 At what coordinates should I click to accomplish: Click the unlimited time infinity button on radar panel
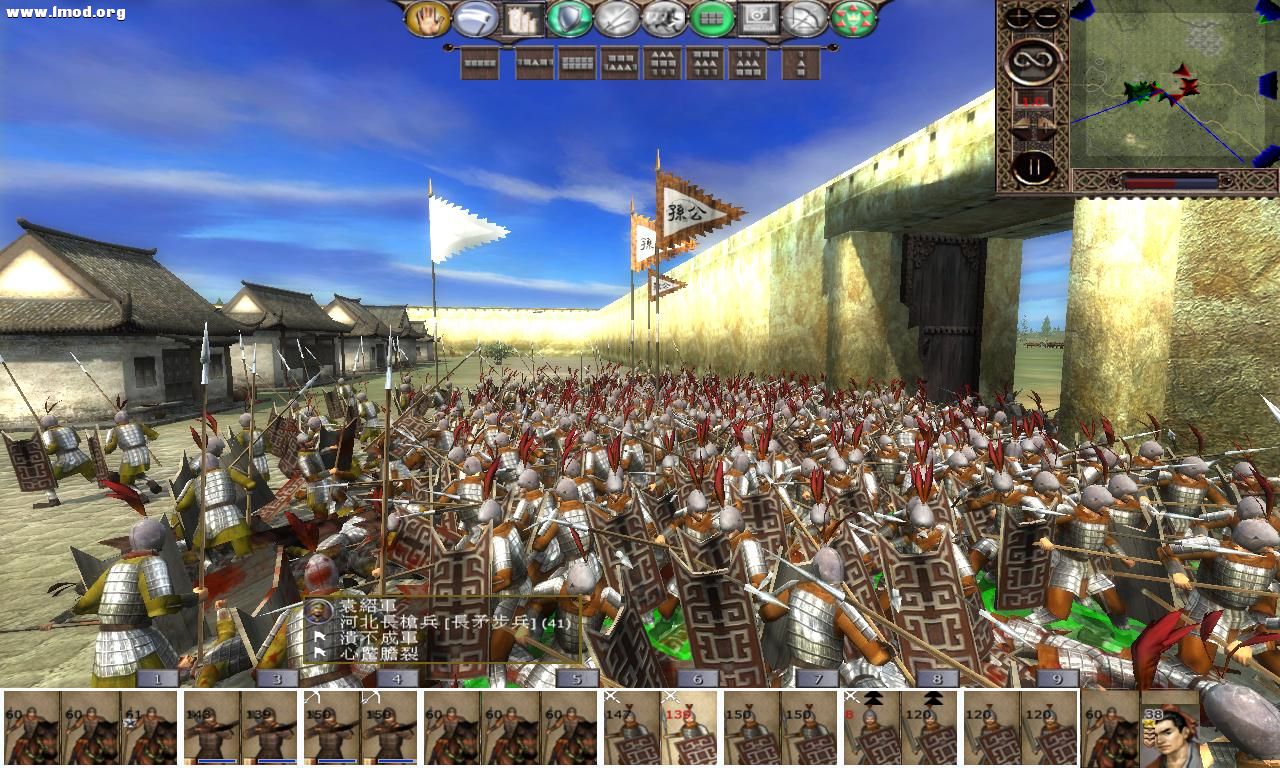coord(1034,62)
